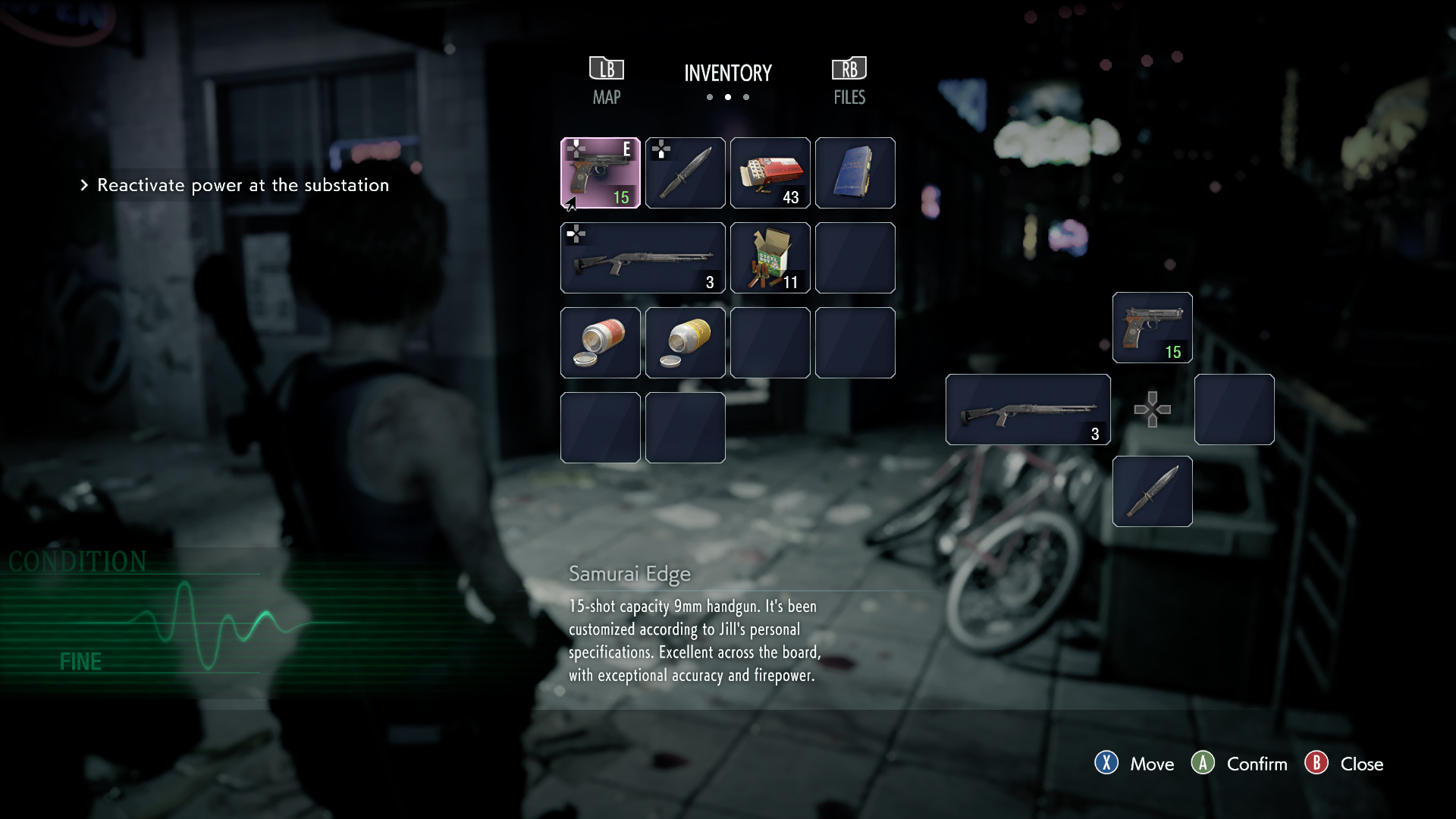Select the combat knife in the inventory grid
The width and height of the screenshot is (1456, 819).
[686, 173]
